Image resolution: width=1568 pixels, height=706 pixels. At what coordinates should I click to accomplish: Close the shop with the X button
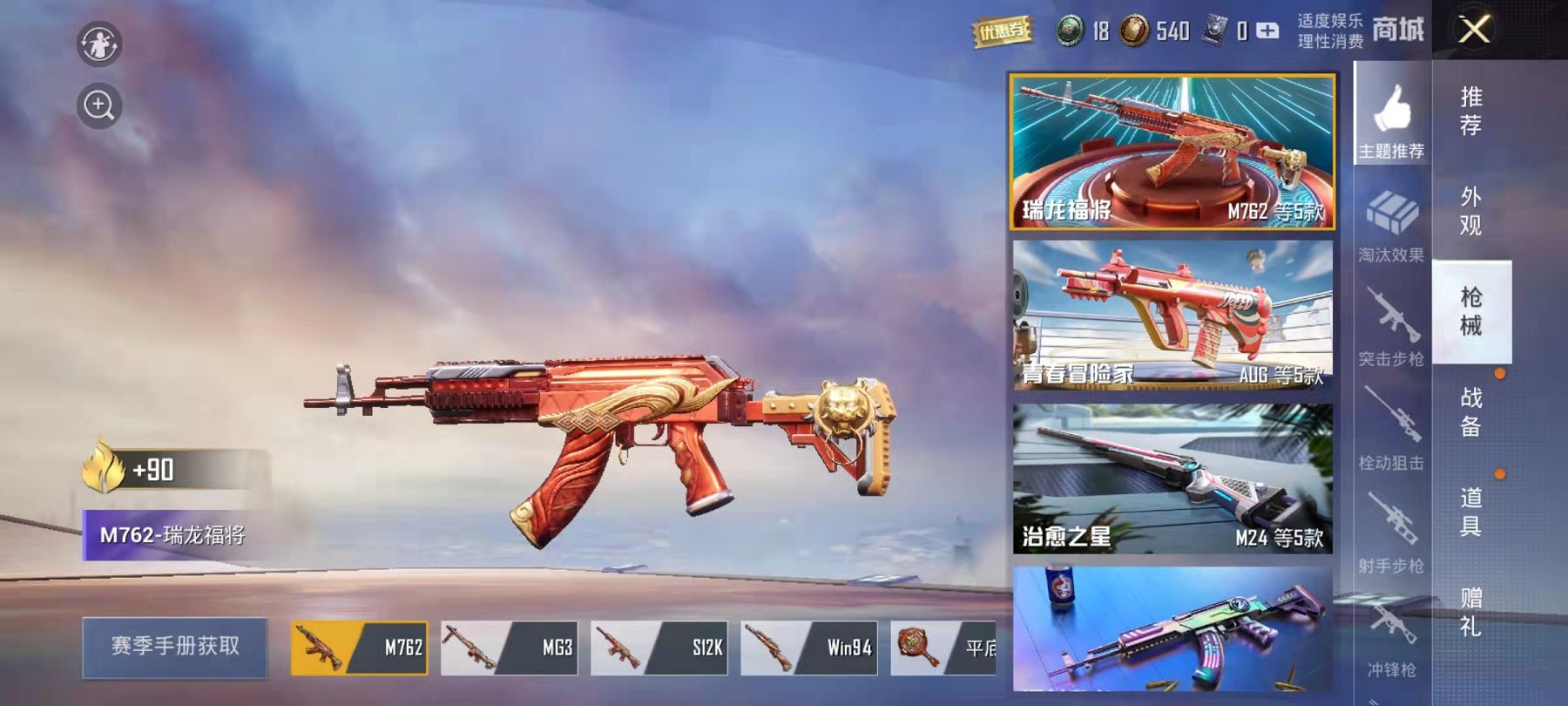coord(1474,31)
